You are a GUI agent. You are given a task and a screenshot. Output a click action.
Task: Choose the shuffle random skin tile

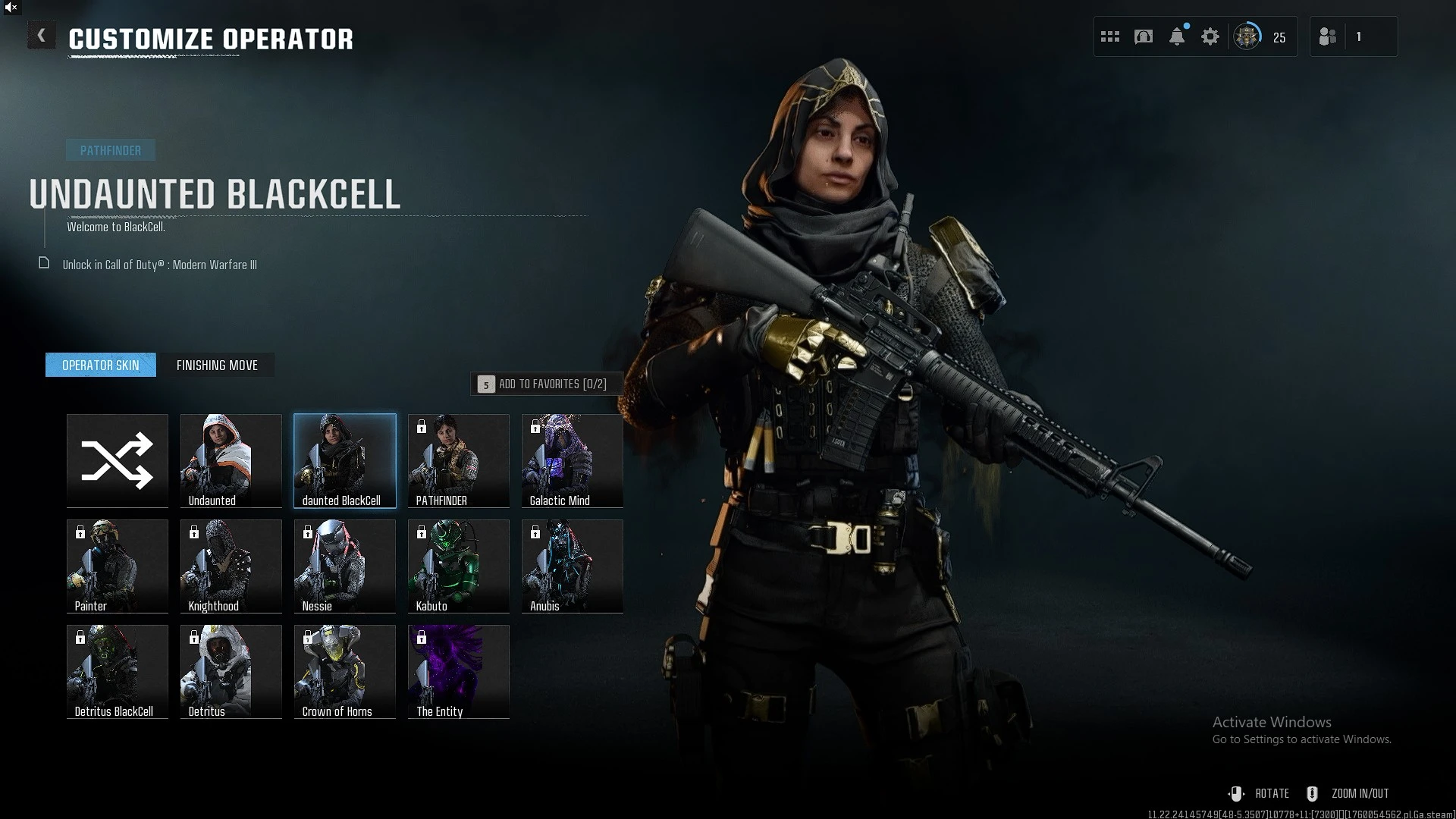pyautogui.click(x=118, y=460)
